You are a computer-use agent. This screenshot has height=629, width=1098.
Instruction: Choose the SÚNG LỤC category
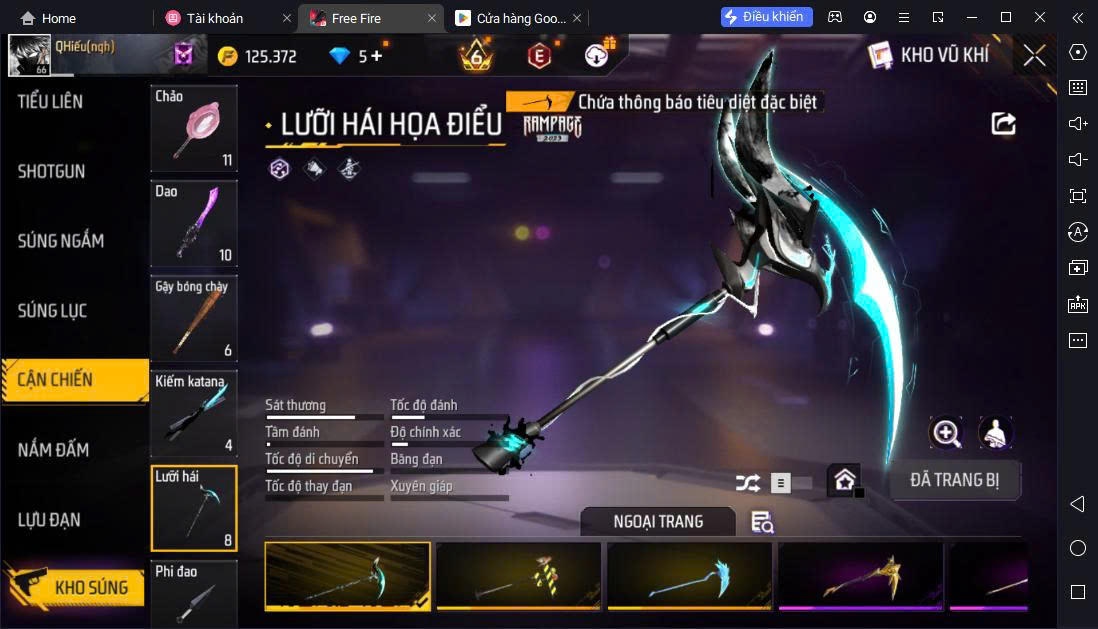tap(53, 311)
